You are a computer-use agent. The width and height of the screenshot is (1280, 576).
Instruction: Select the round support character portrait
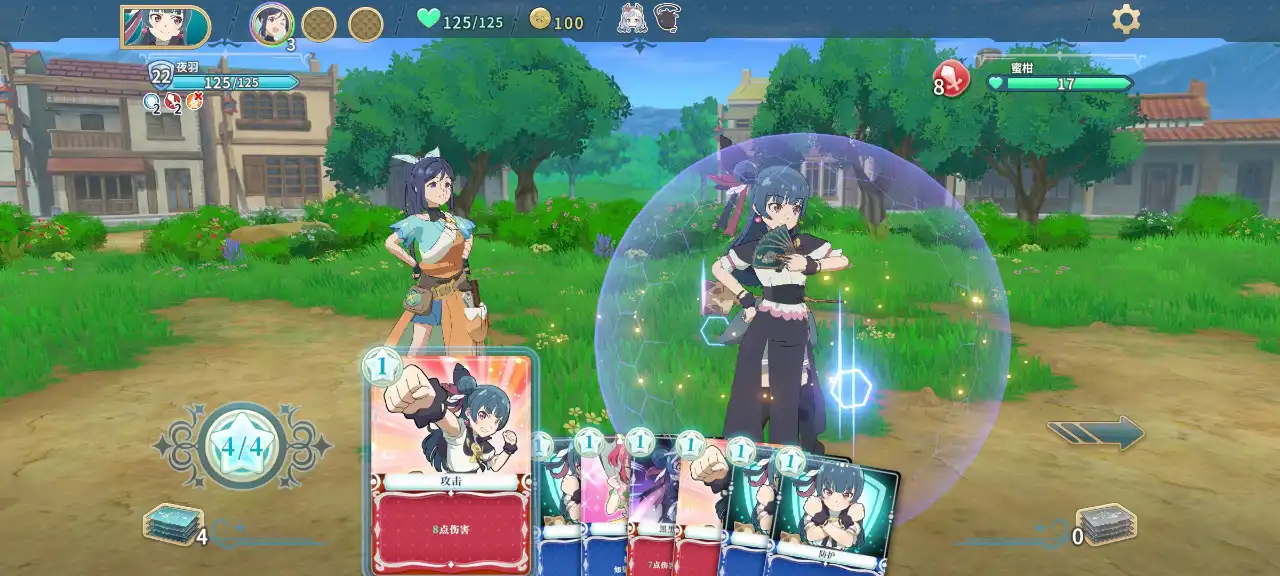click(271, 24)
